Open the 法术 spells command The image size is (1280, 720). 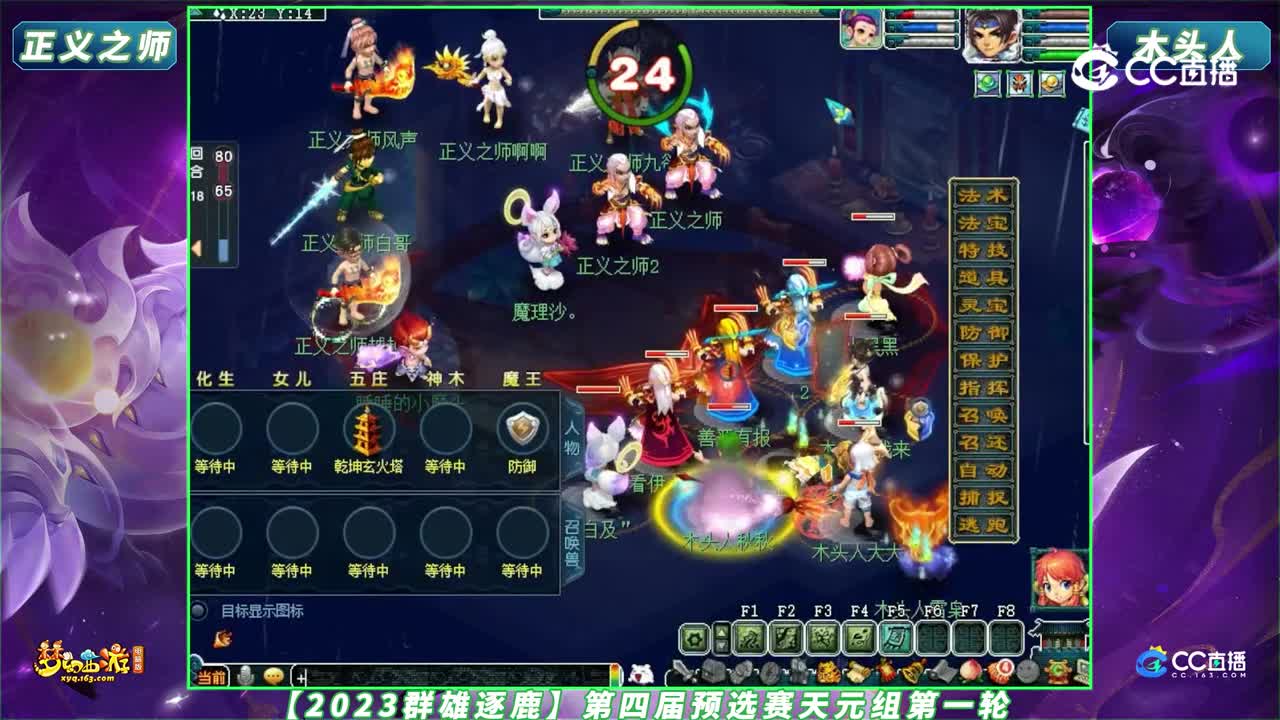(980, 196)
